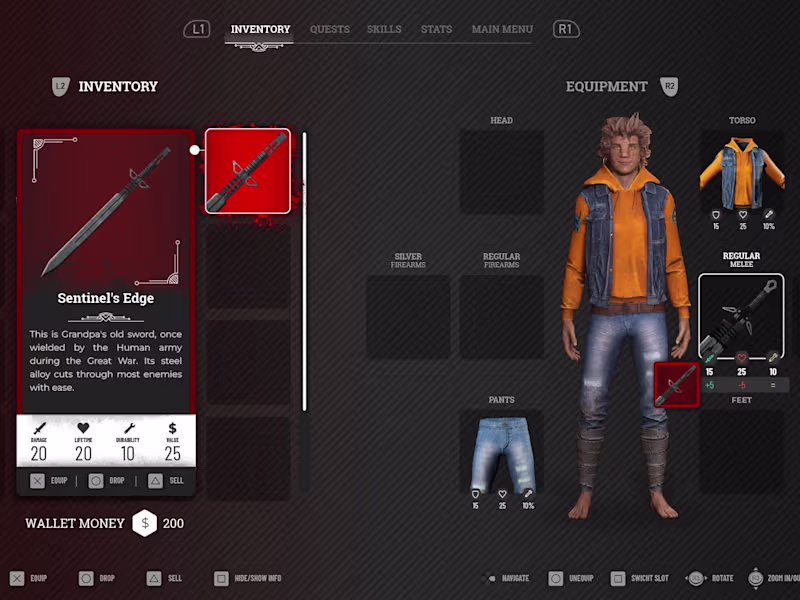Screen dimensions: 800x600
Task: Switch to the Quests tab
Action: [329, 29]
